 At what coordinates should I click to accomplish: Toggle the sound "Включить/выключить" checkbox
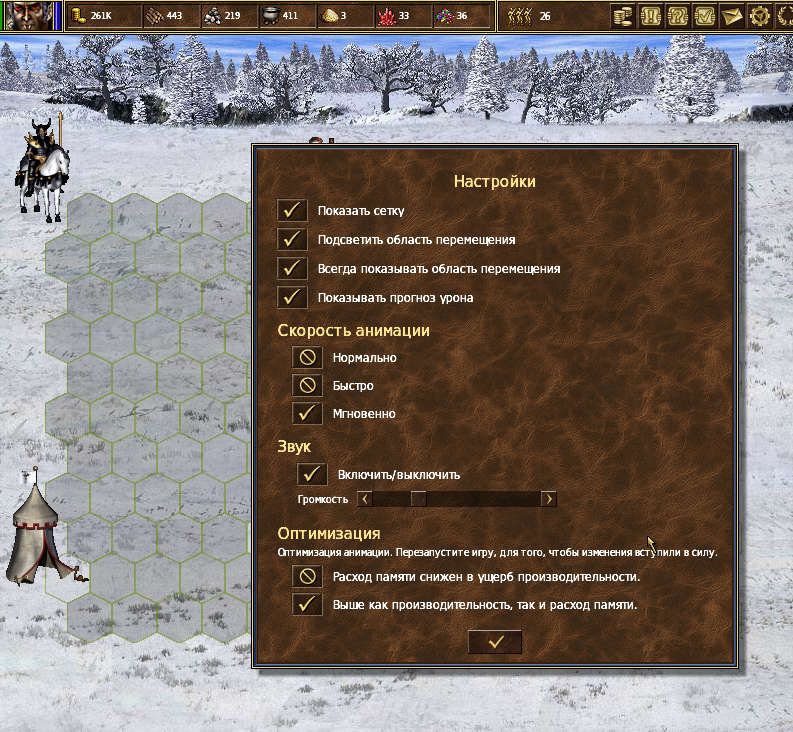coord(313,474)
